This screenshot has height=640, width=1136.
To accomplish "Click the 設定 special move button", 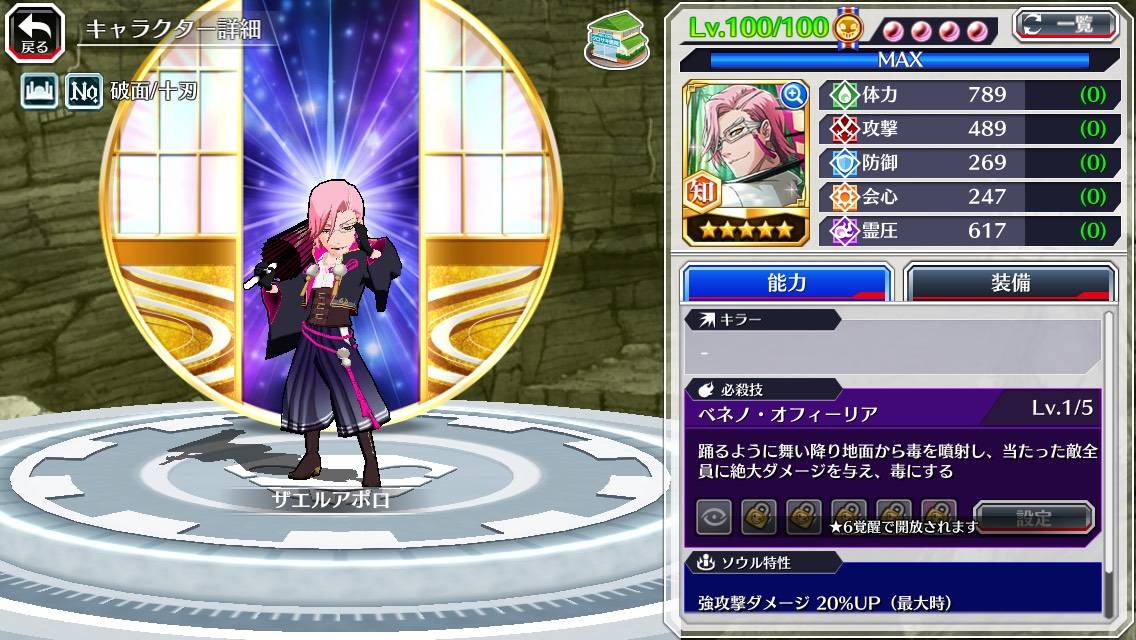I will [1033, 518].
